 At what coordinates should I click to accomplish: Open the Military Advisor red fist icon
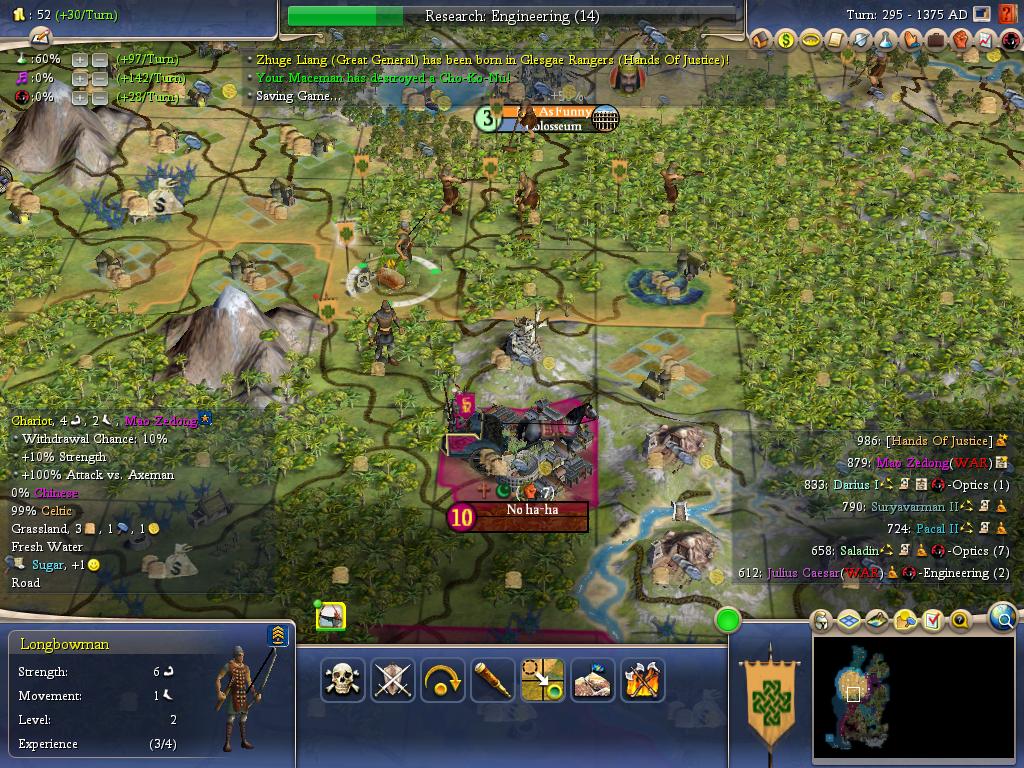point(961,40)
